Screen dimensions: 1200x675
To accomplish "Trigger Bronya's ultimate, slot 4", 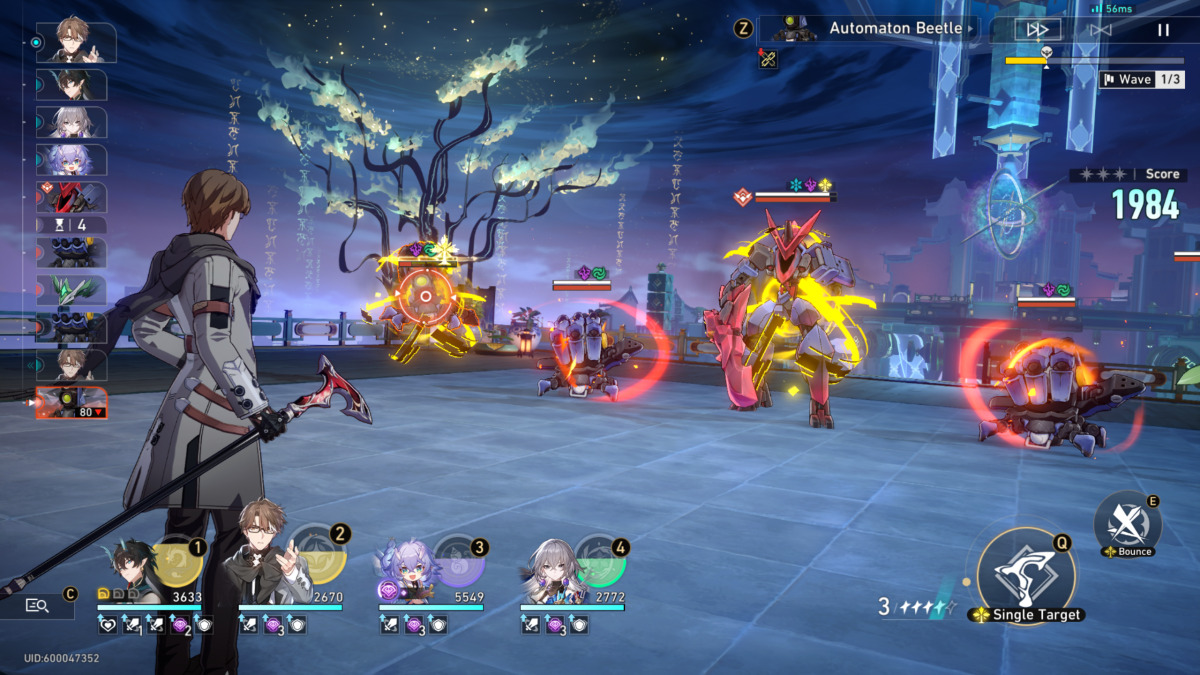I will tap(600, 563).
